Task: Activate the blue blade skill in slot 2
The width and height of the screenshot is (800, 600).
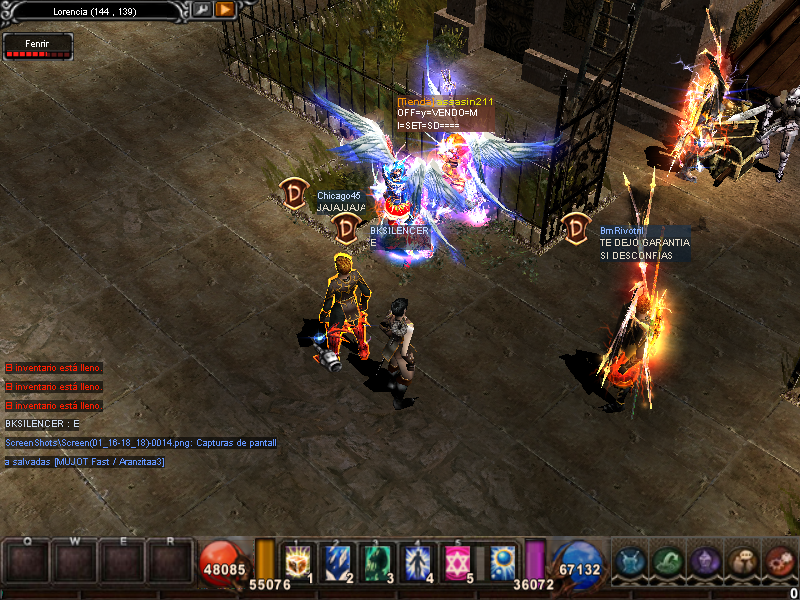Action: click(334, 562)
